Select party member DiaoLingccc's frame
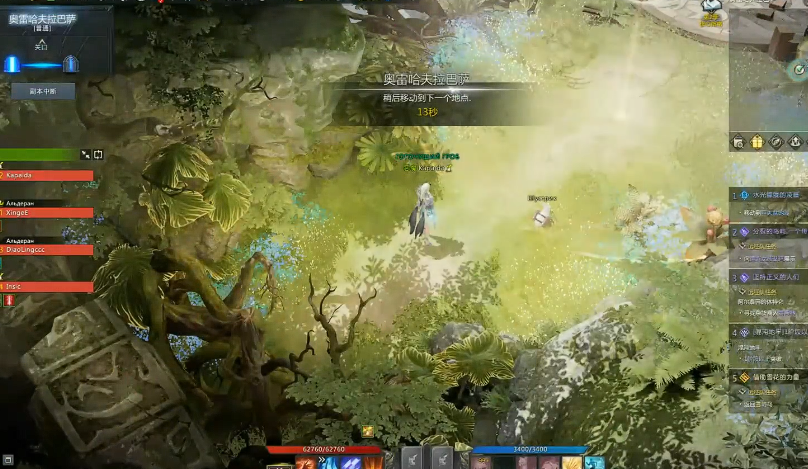 coord(47,250)
